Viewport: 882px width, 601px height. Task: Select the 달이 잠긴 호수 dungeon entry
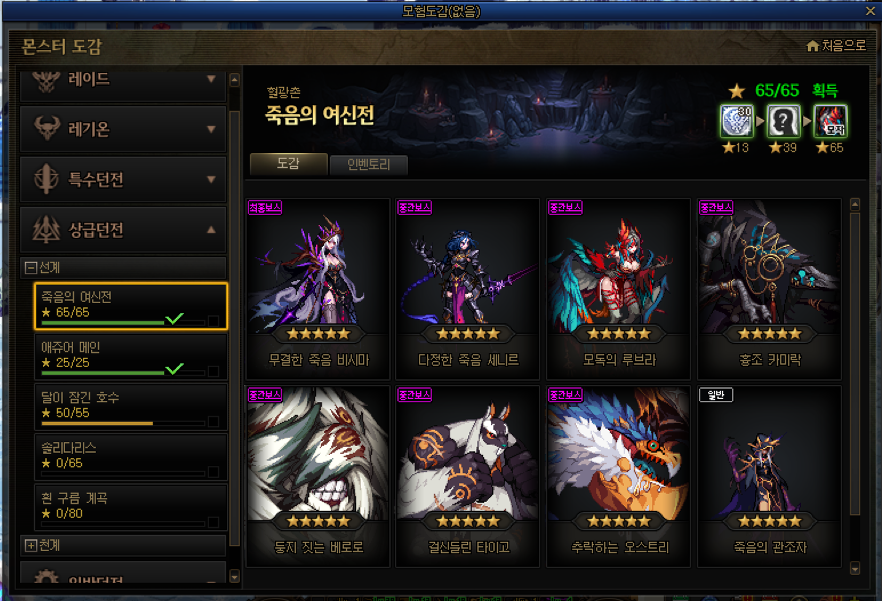[125, 406]
